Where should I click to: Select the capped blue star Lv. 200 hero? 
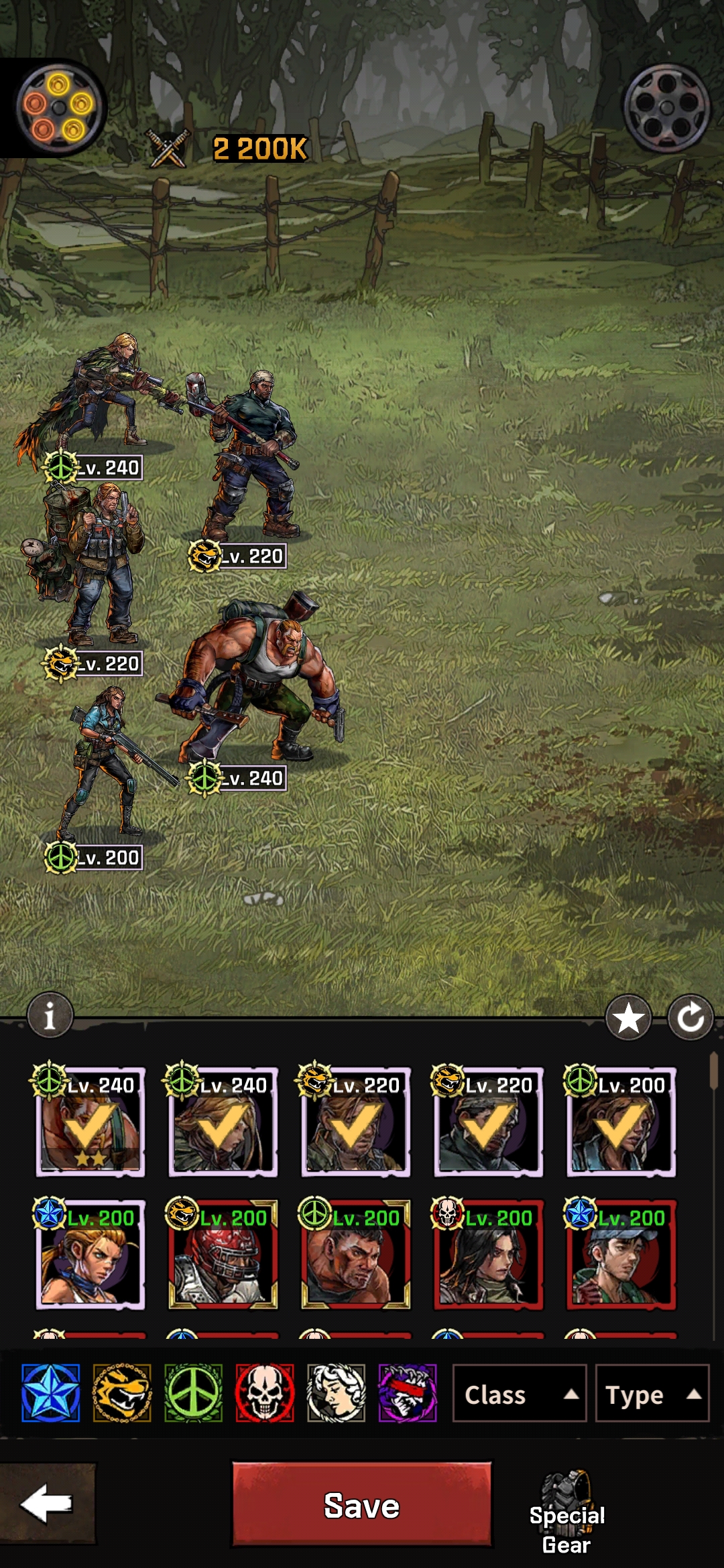coord(621,1255)
